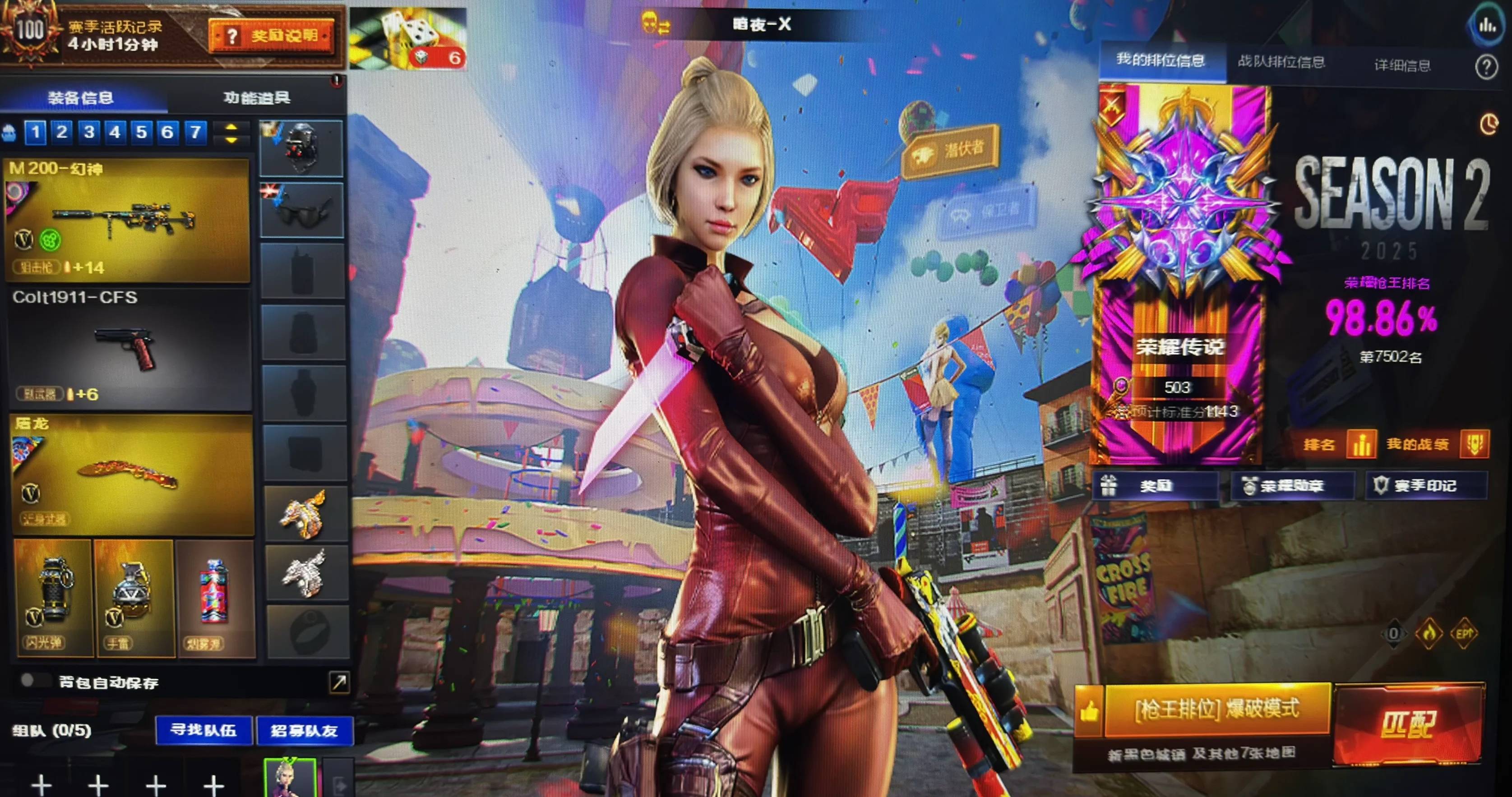This screenshot has width=1512, height=797.
Task: Open the 奖励 rewards button
Action: coord(1154,486)
